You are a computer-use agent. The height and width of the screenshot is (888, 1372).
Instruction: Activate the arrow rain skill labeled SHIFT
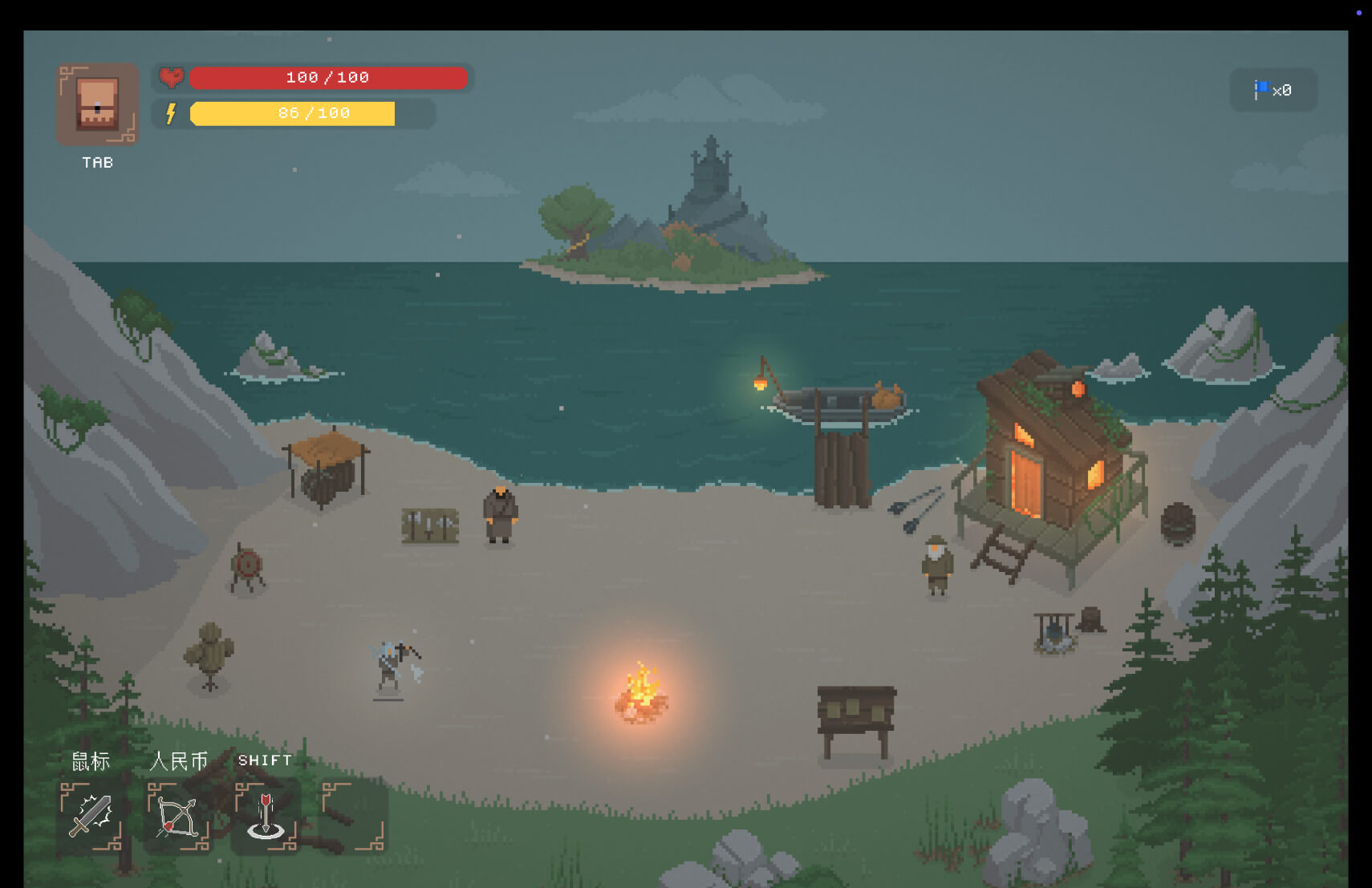point(265,817)
